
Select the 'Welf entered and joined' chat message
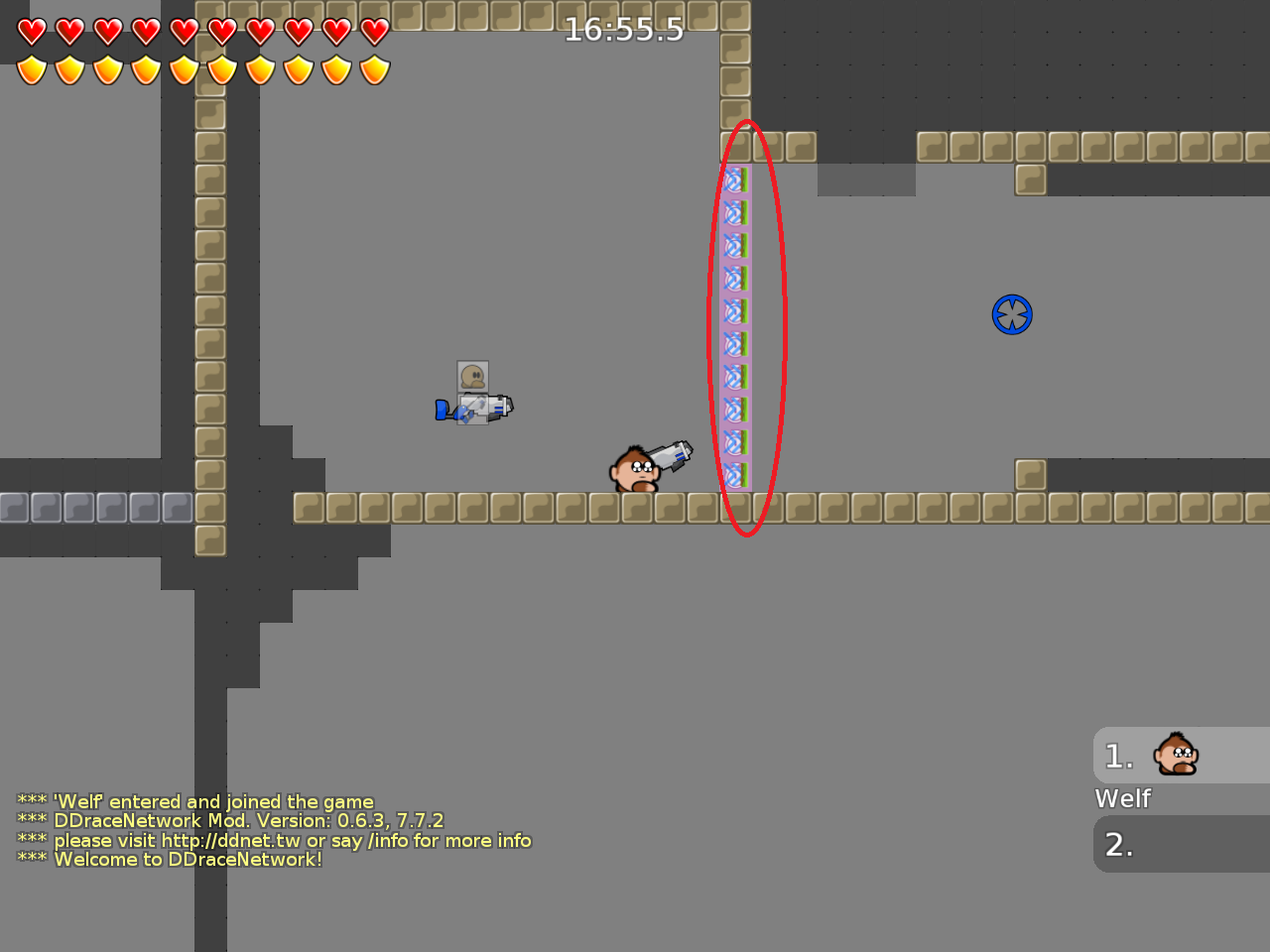pos(195,801)
